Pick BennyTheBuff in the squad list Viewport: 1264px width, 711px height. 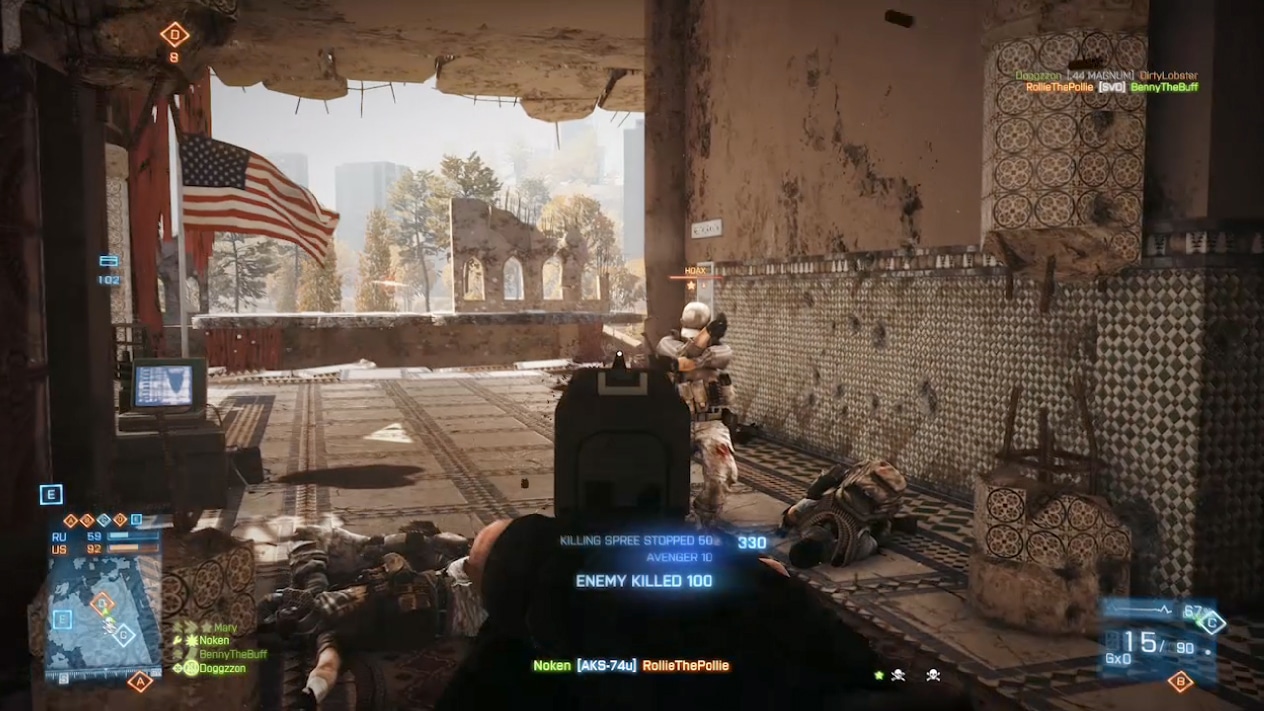(x=232, y=654)
